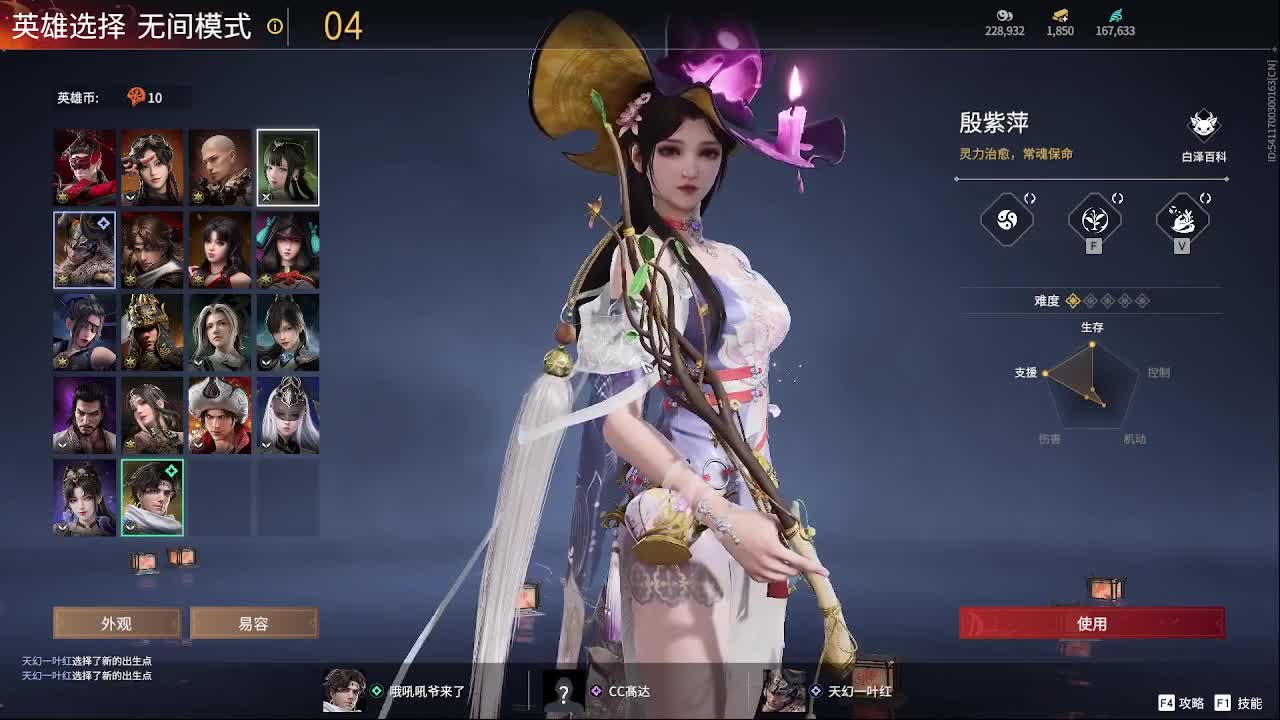This screenshot has width=1280, height=720.
Task: Select the V ultimate skill icon
Action: [x=1182, y=220]
